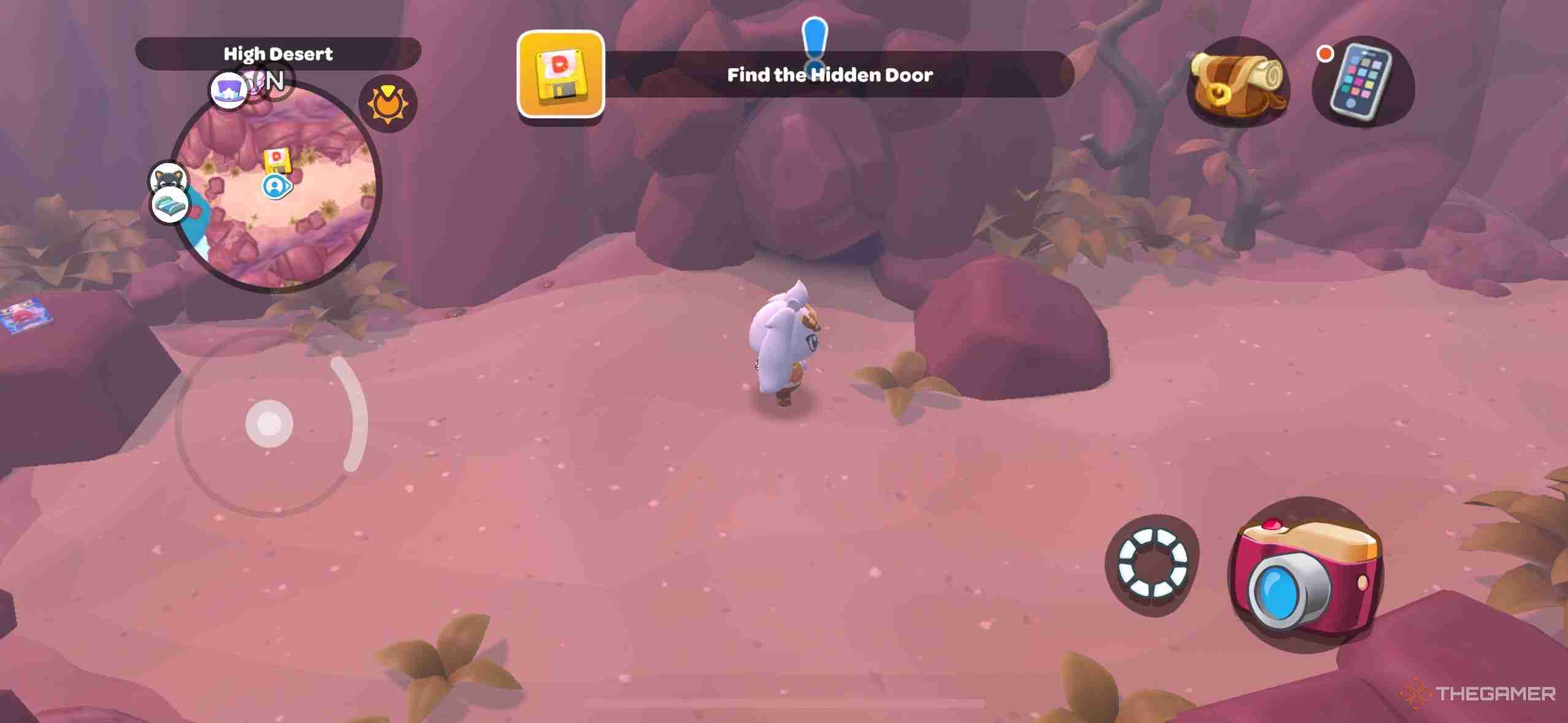This screenshot has height=723, width=1568.
Task: Open the Find the Hidden Door quest banner
Action: (829, 75)
